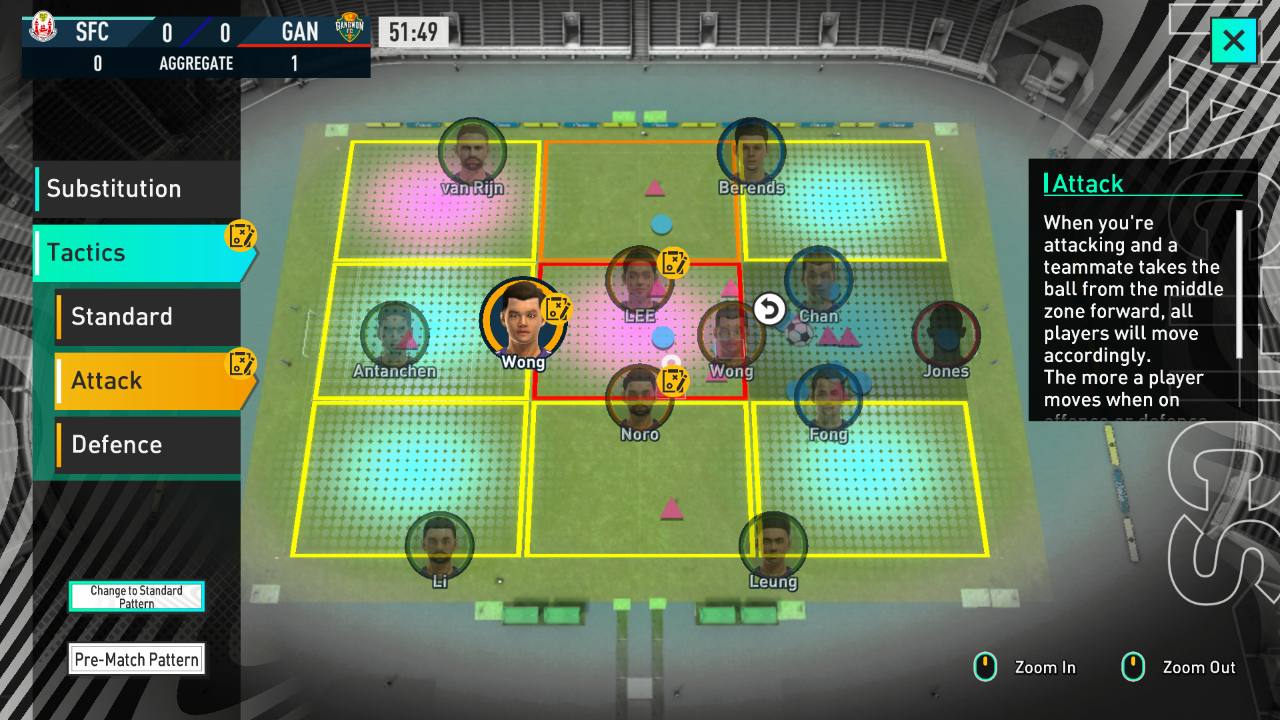Select player Berends on the pitch
Viewport: 1280px width, 720px height.
point(751,153)
